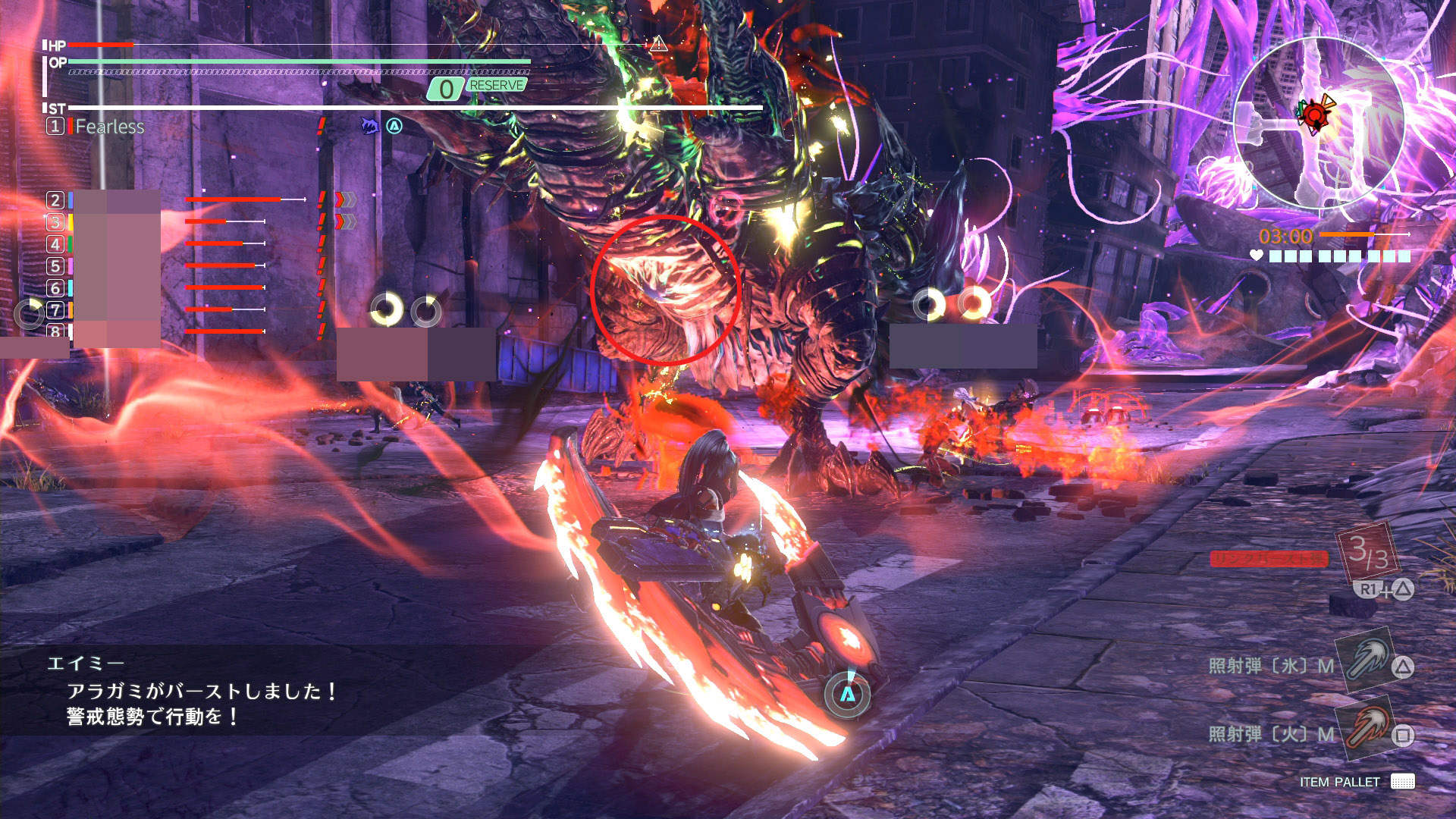Click the RESERVE bullet counter
Screen dimensions: 1456x819
(x=478, y=87)
